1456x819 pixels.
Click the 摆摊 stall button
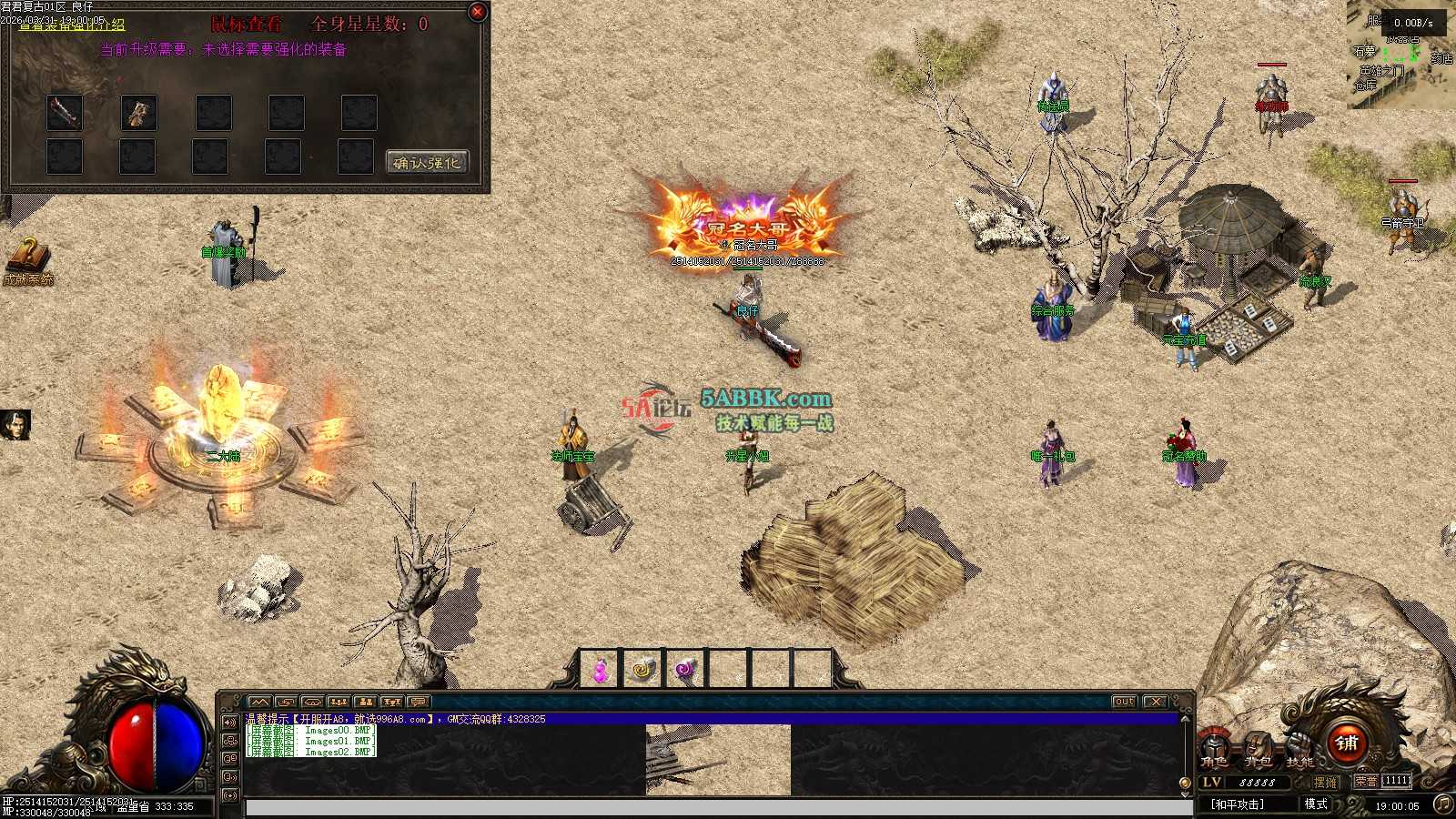pos(1325,782)
